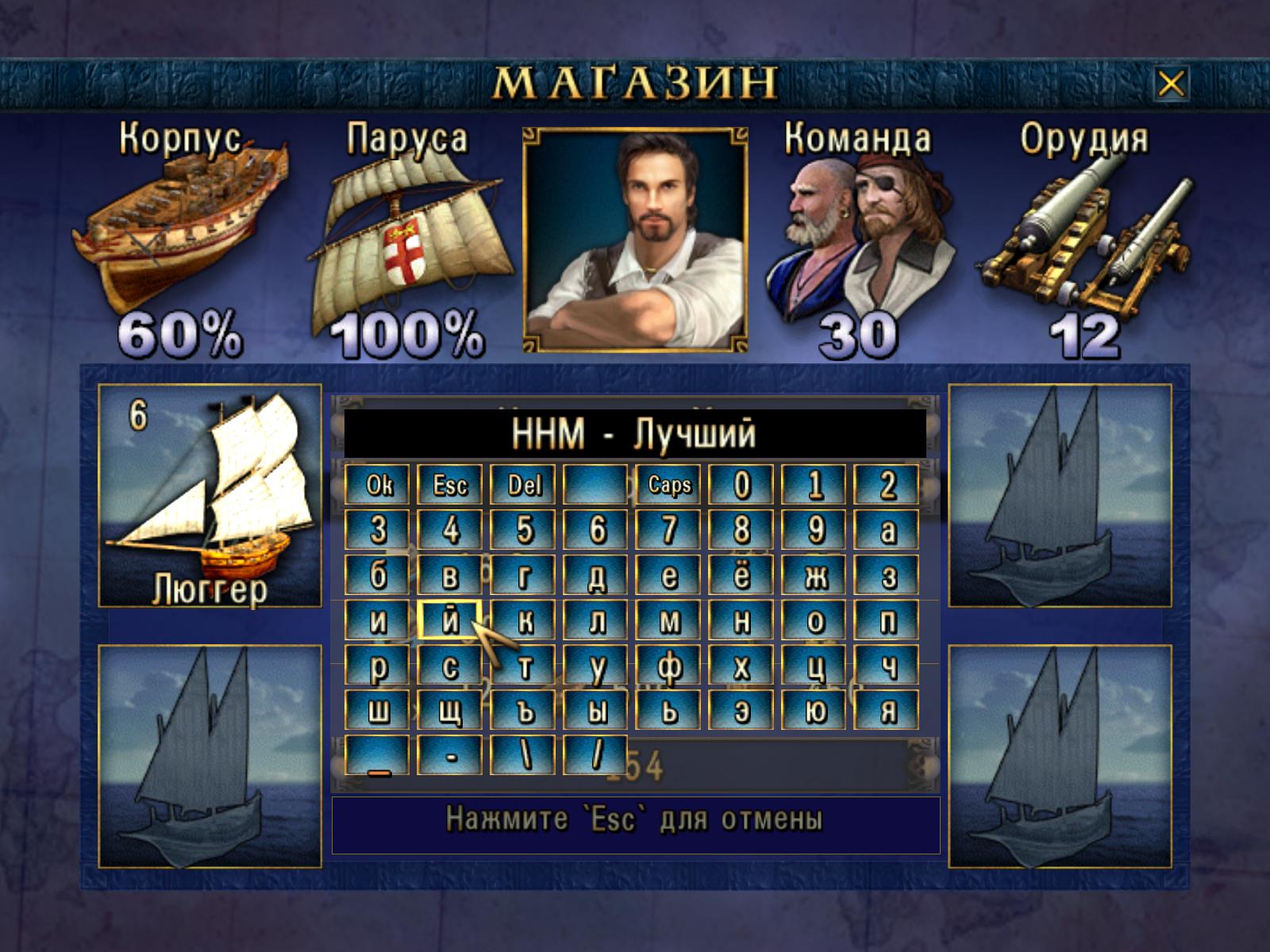Select the Люггер ship tile

coord(210,496)
